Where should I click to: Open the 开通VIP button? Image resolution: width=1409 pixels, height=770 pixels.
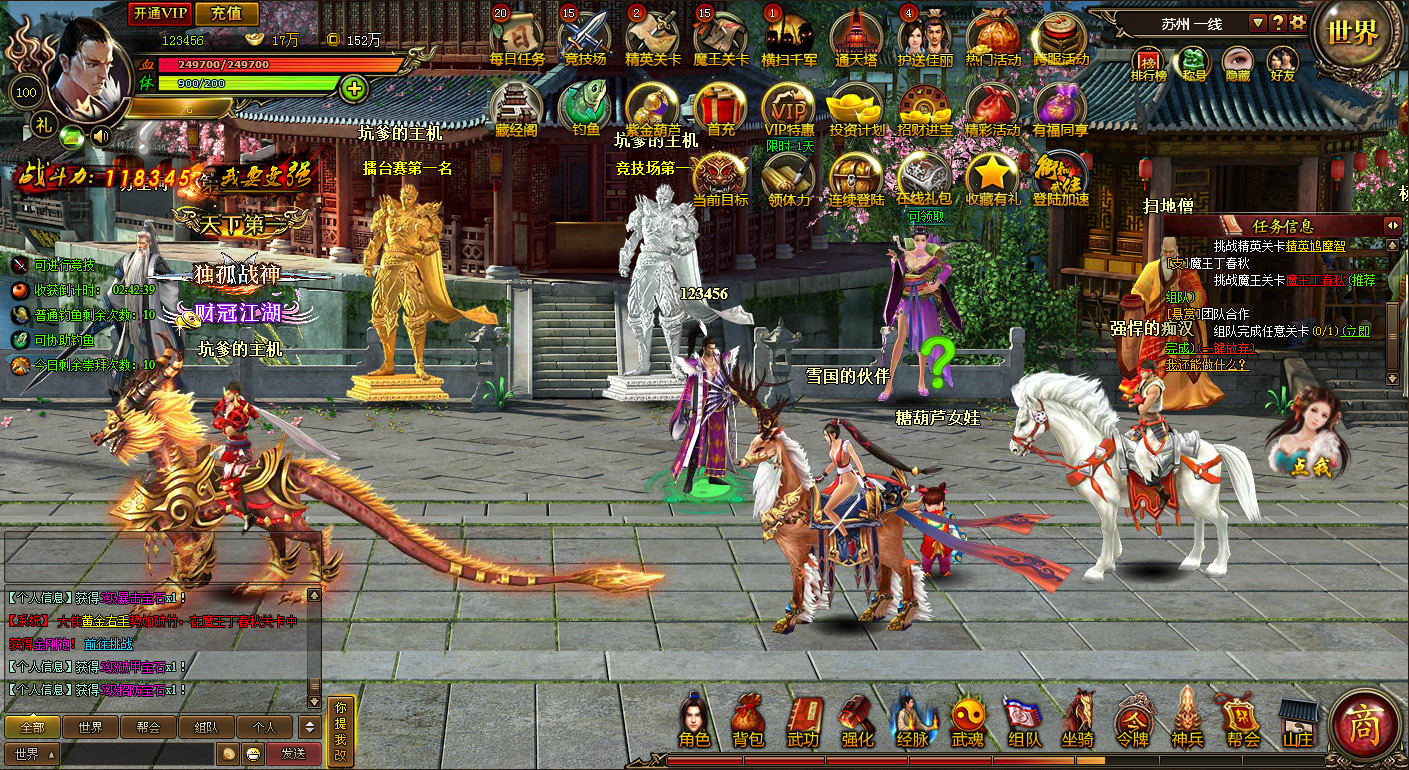159,13
